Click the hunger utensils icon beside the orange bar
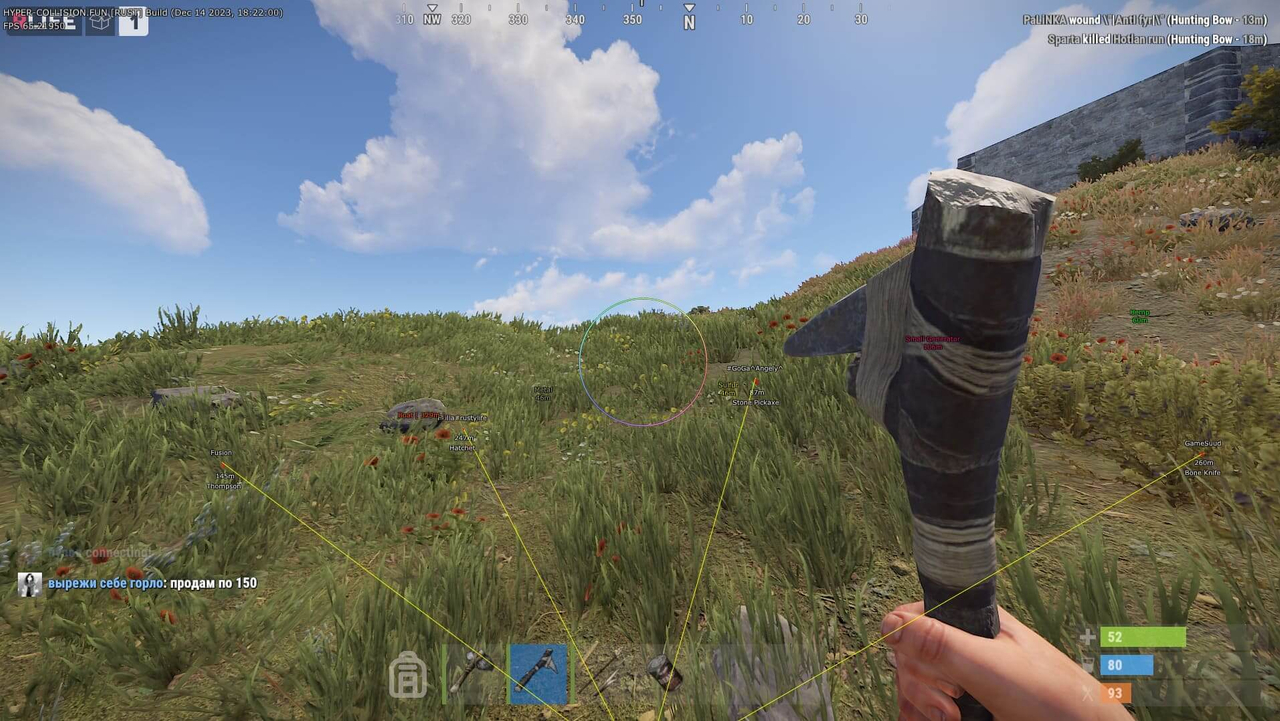The height and width of the screenshot is (721, 1280). click(x=1086, y=692)
